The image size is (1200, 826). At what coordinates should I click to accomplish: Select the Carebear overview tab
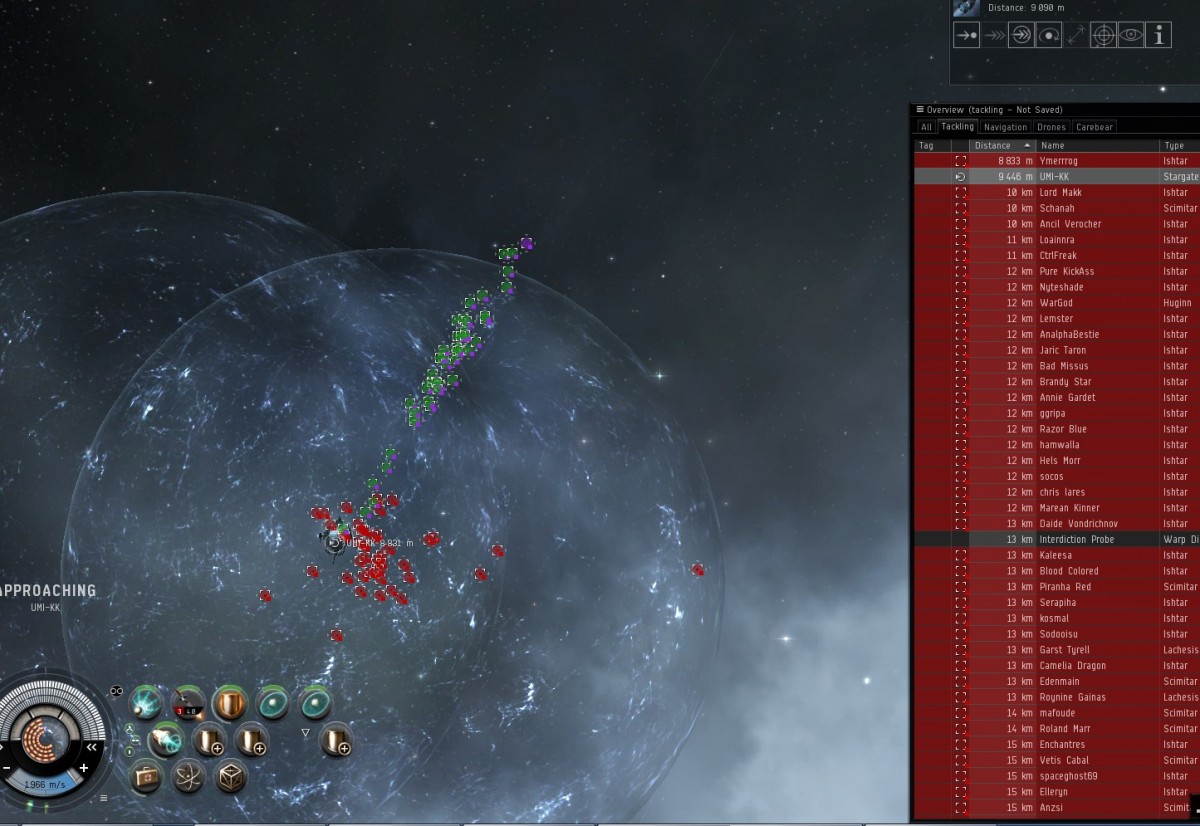point(1094,127)
